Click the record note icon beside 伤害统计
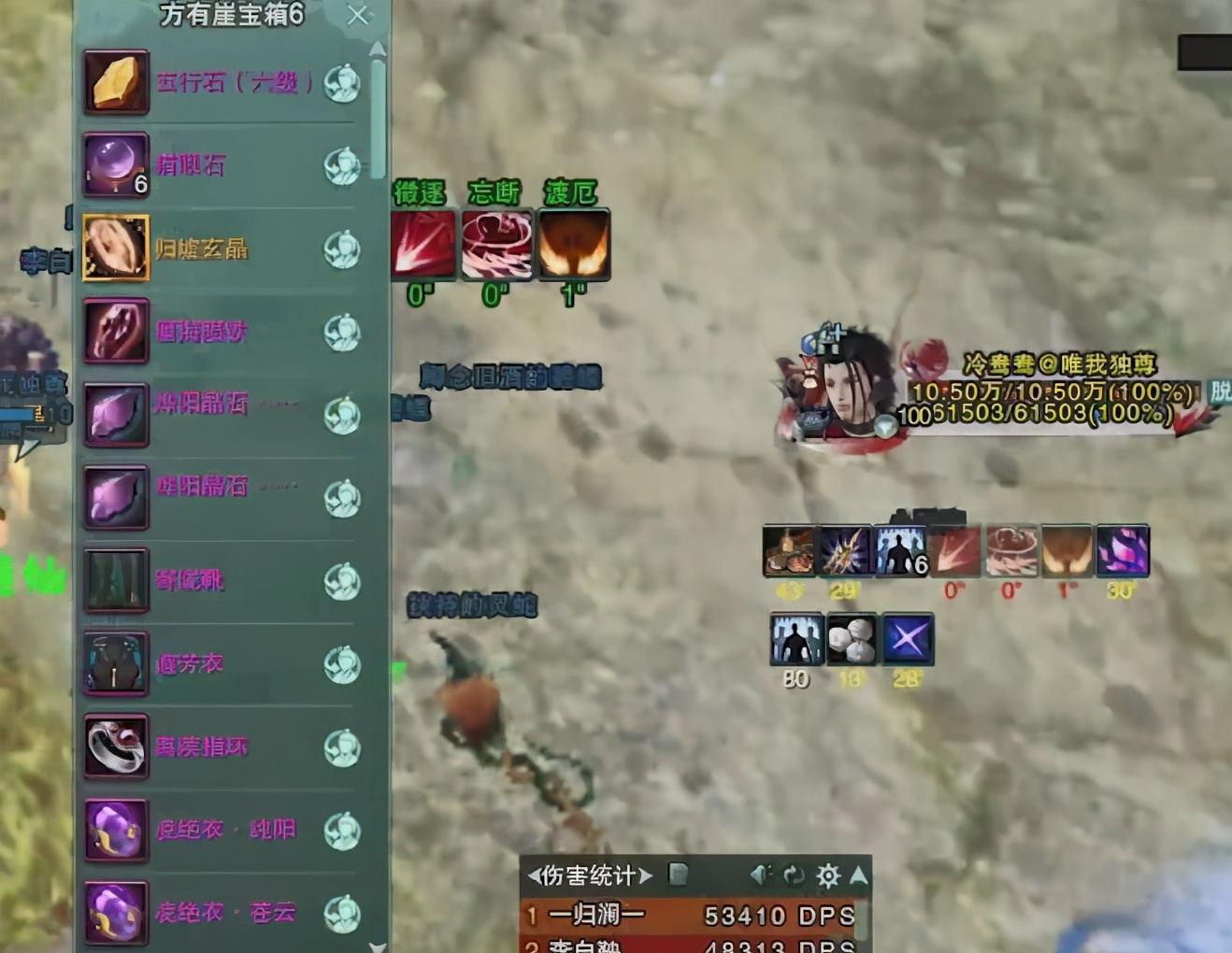The width and height of the screenshot is (1232, 953). pyautogui.click(x=679, y=875)
